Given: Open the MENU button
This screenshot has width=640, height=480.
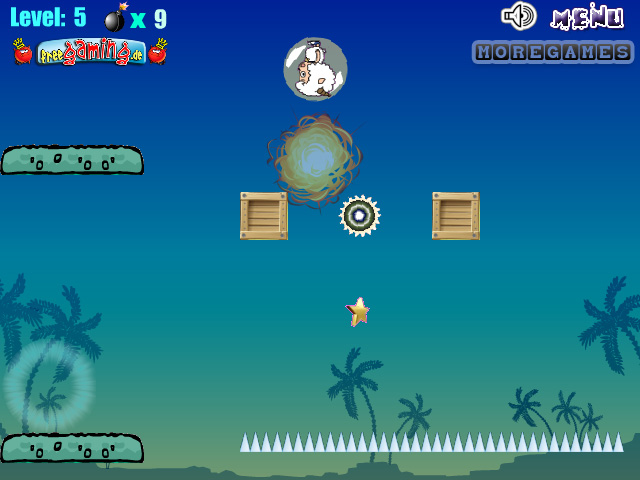Looking at the screenshot, I should pos(587,17).
